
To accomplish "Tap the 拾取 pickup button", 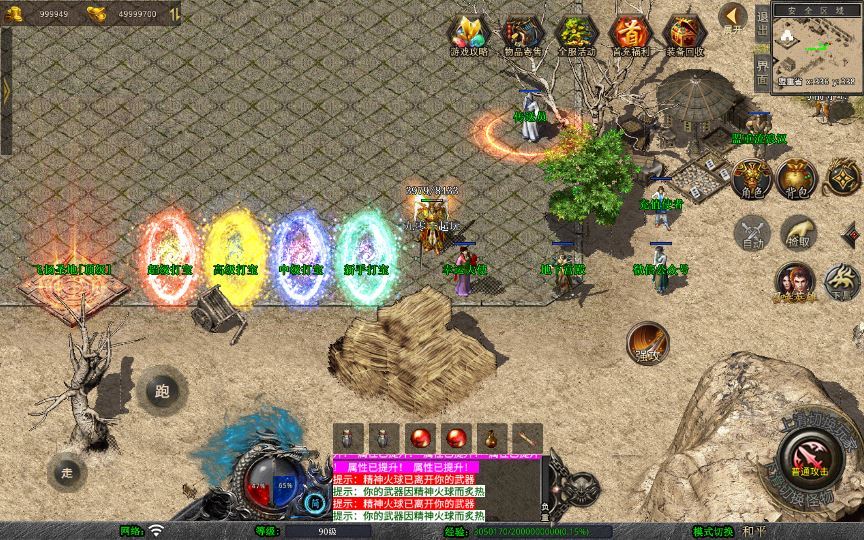I will (x=797, y=233).
